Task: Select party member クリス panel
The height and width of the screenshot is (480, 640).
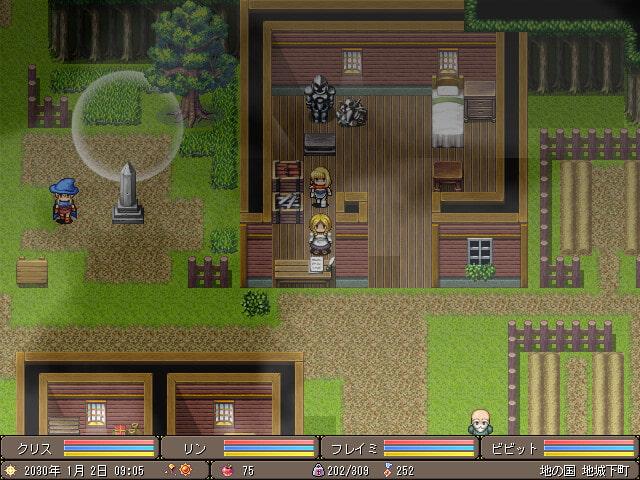Action: pyautogui.click(x=80, y=448)
